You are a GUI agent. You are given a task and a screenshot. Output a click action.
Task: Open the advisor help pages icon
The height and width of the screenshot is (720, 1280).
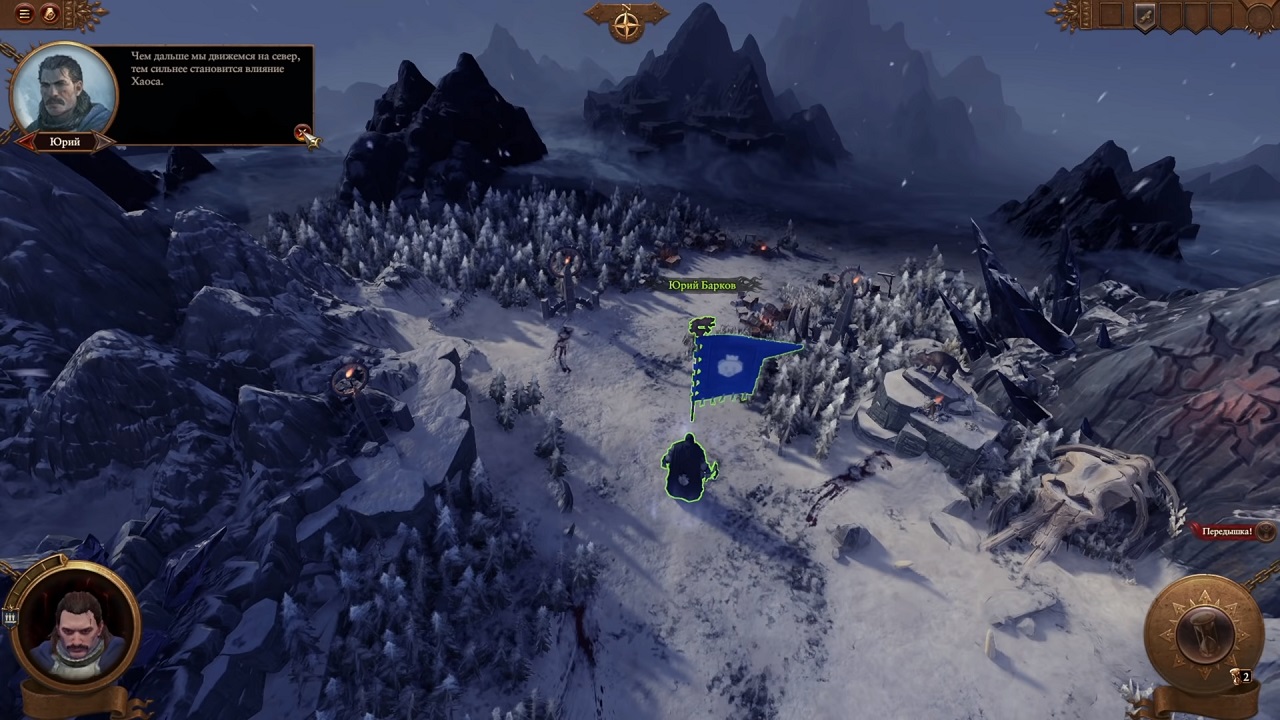pos(48,14)
